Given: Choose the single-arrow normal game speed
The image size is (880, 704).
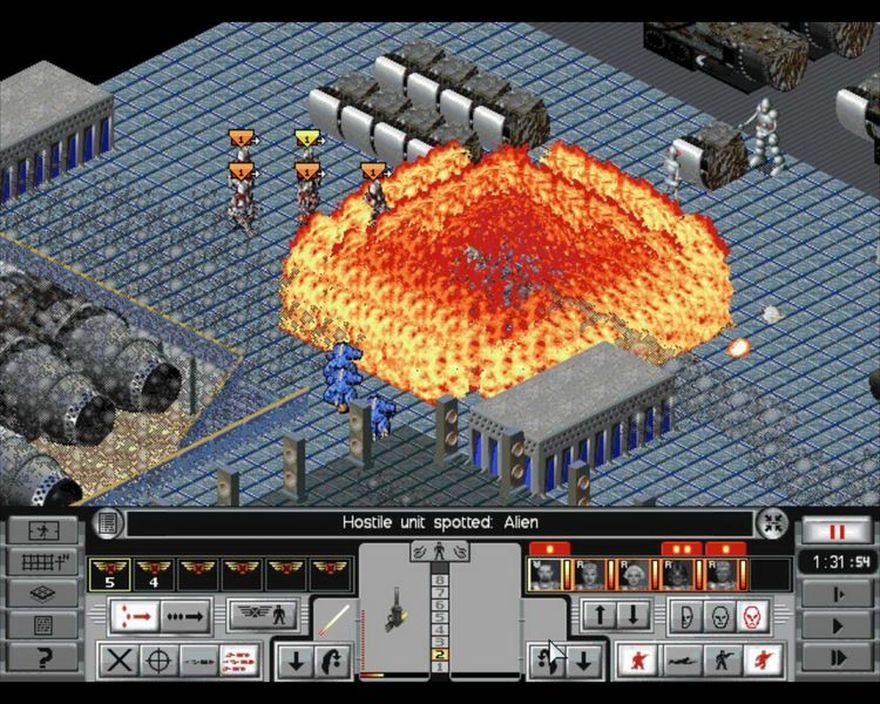Looking at the screenshot, I should point(836,626).
